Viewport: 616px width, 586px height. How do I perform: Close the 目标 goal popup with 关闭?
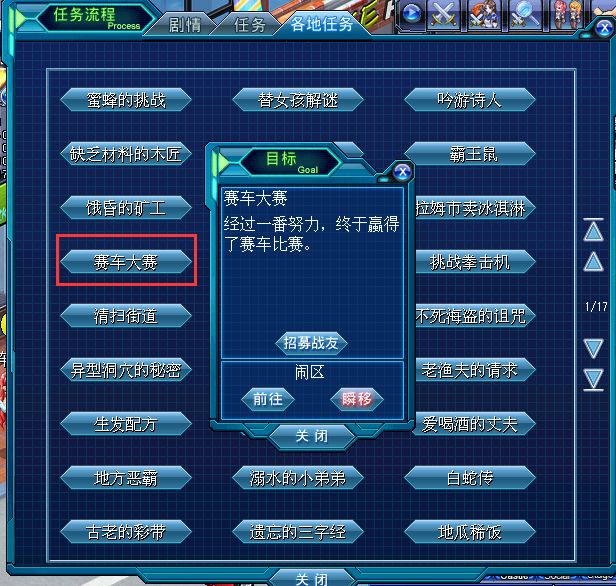coord(312,437)
